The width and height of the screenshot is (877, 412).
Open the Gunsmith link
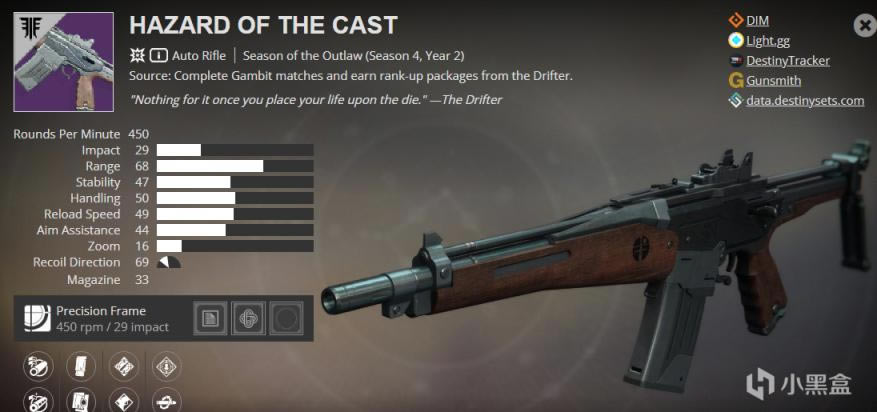[773, 81]
